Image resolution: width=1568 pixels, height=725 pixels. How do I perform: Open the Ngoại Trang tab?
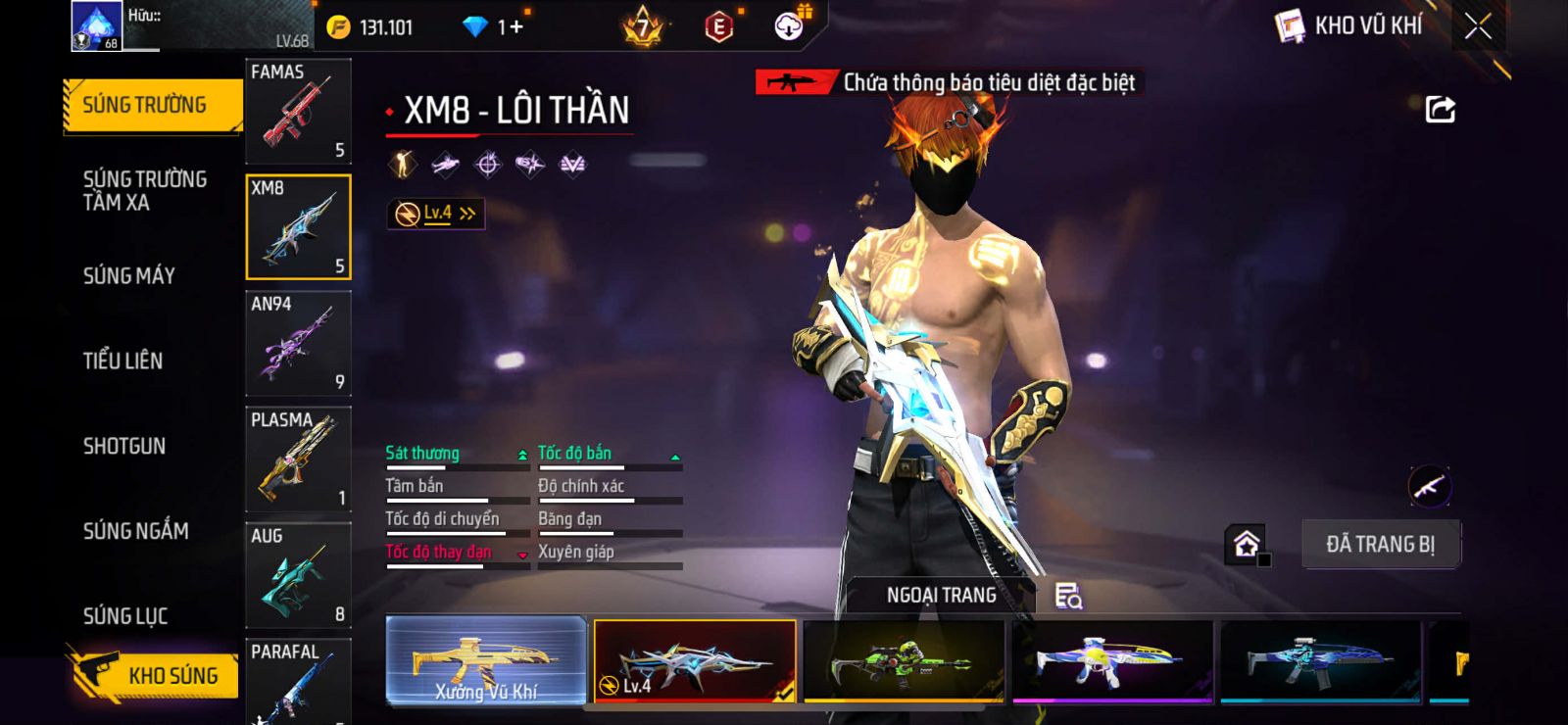941,596
